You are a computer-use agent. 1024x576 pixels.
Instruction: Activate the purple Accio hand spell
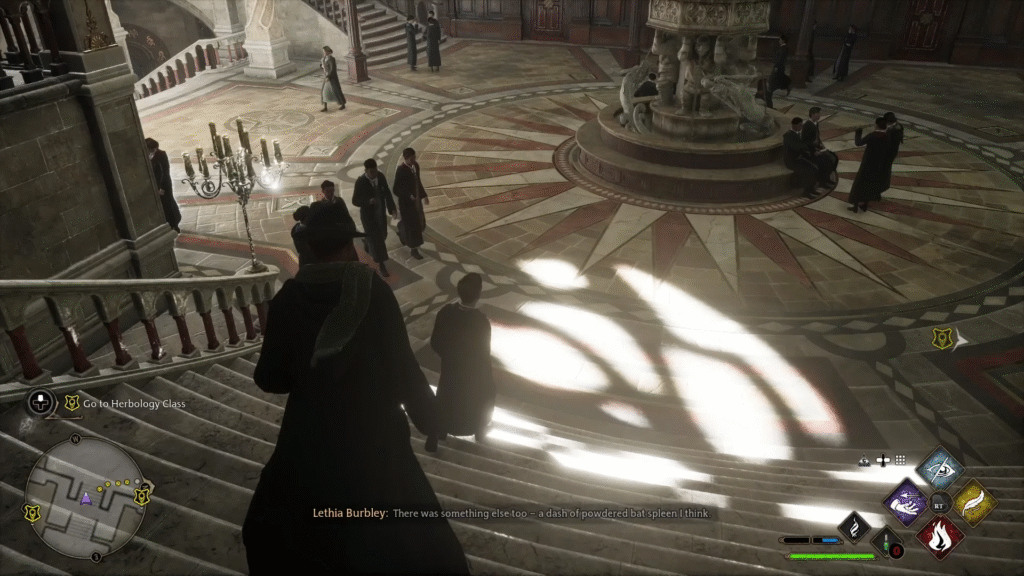coord(908,501)
